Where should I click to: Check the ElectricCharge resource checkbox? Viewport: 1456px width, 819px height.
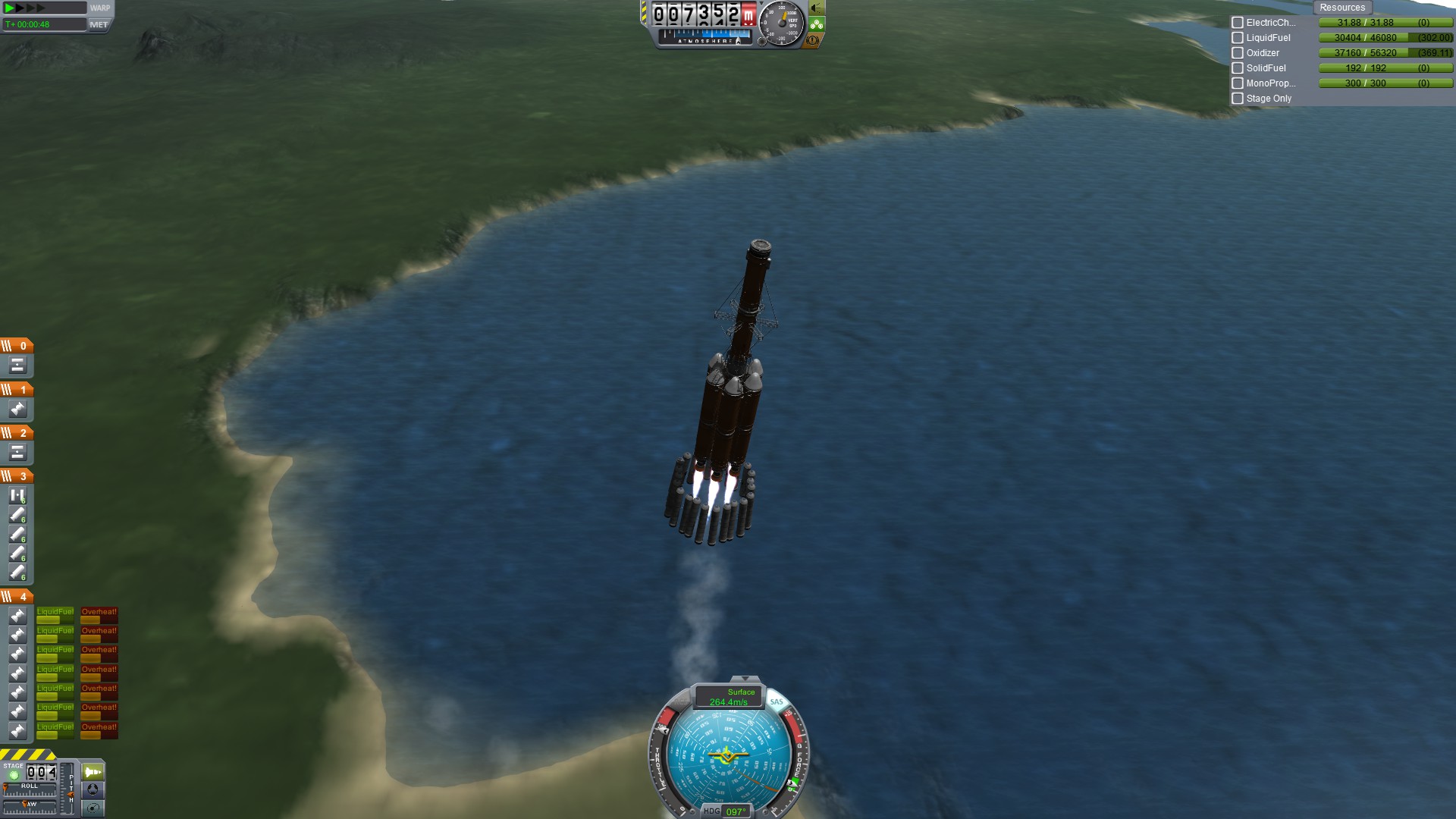(x=1238, y=23)
